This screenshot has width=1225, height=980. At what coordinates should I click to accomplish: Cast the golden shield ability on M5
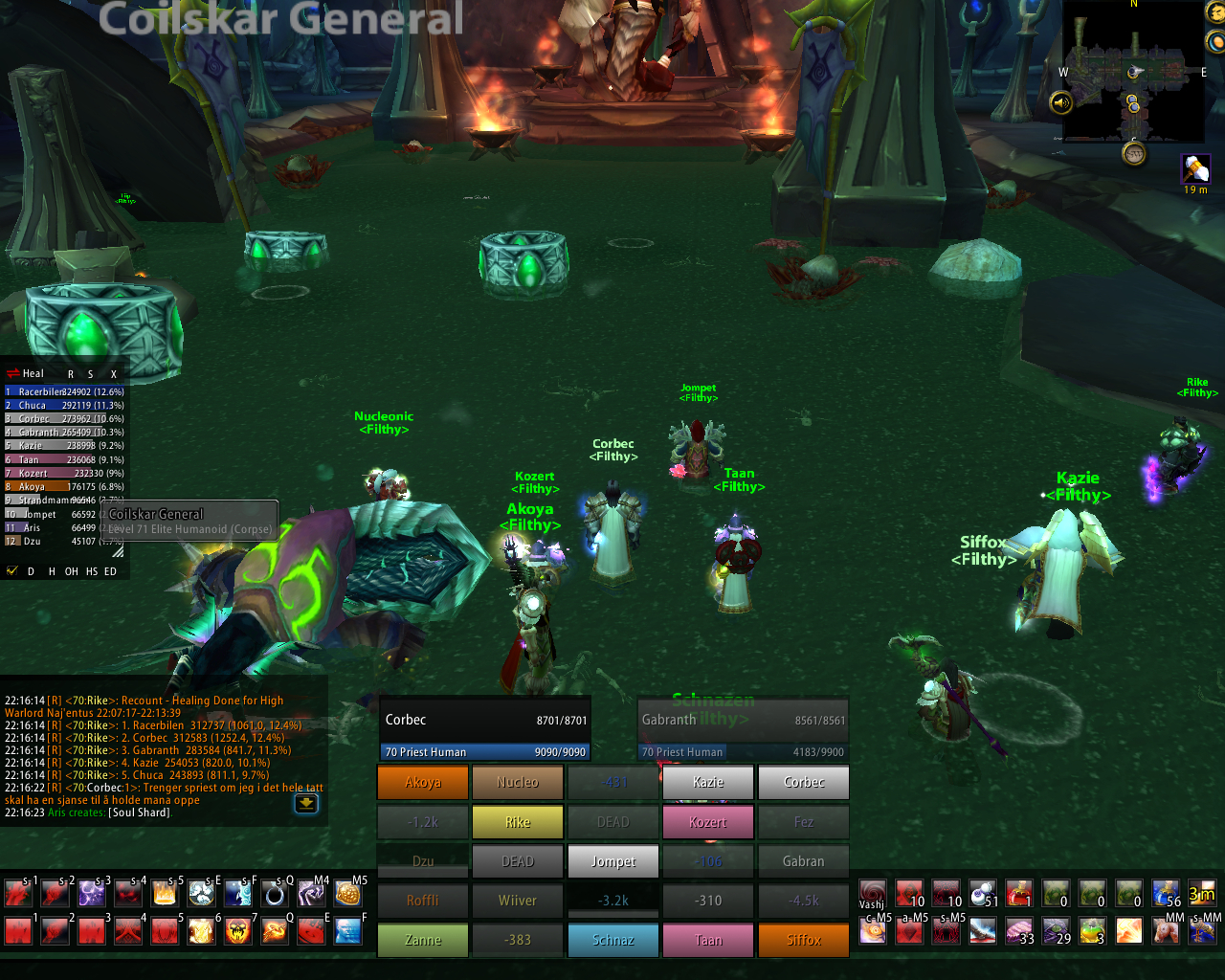pos(347,894)
